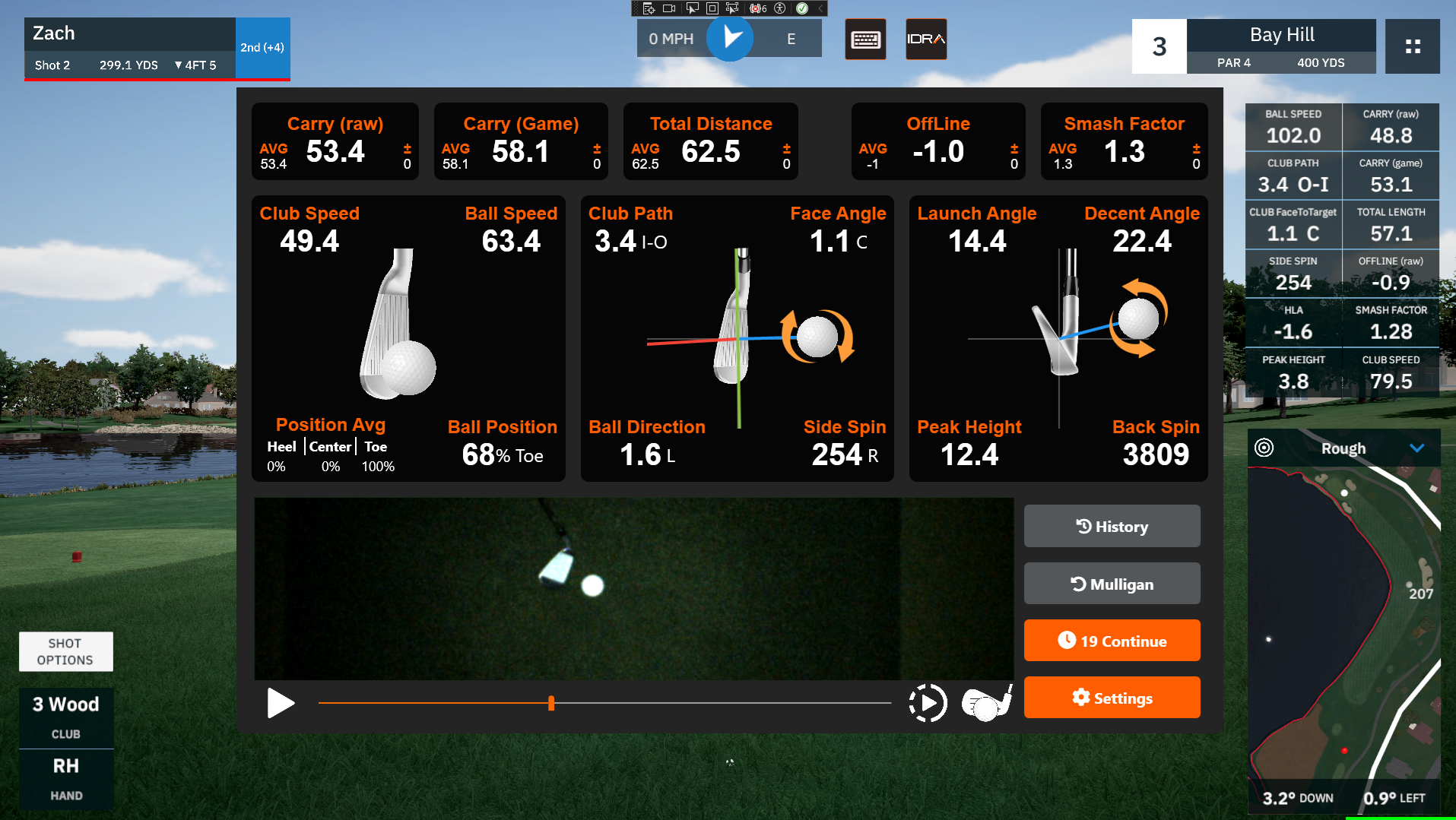Adjust the Carry (raw) plus-minus control
The width and height of the screenshot is (1456, 820).
click(407, 155)
